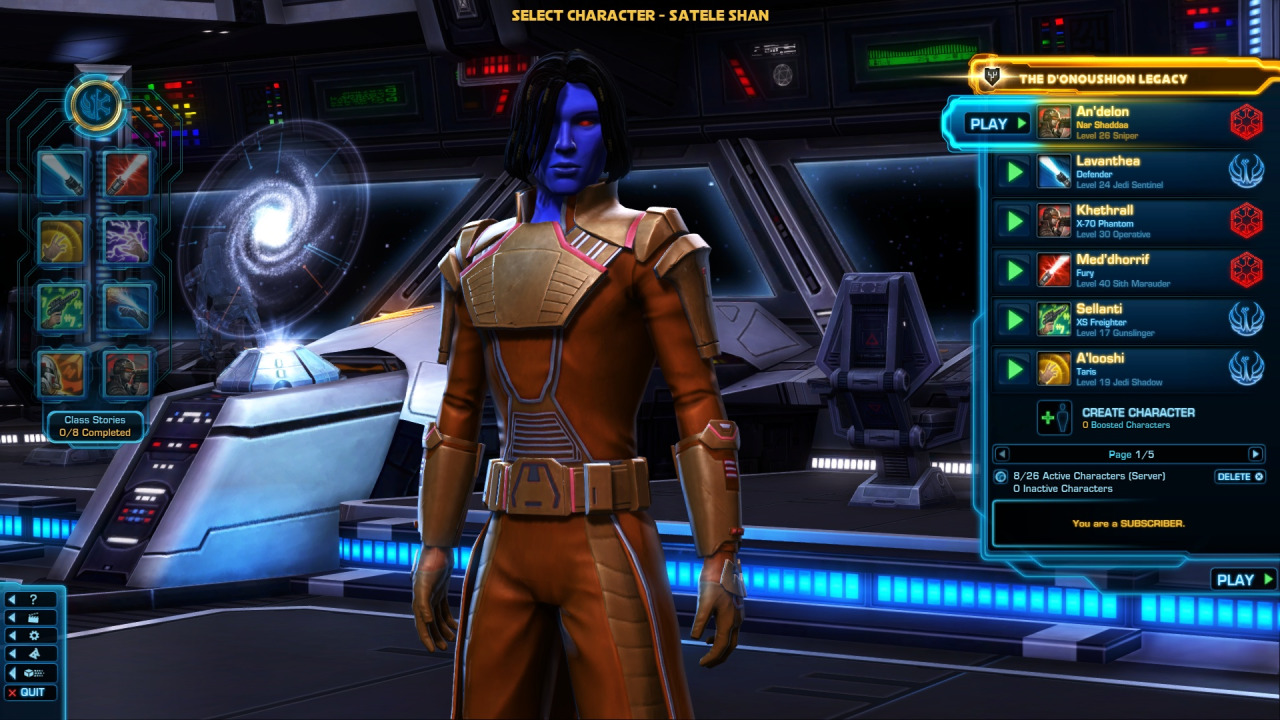Click the green play arrow beside A'looshi

coord(1015,369)
